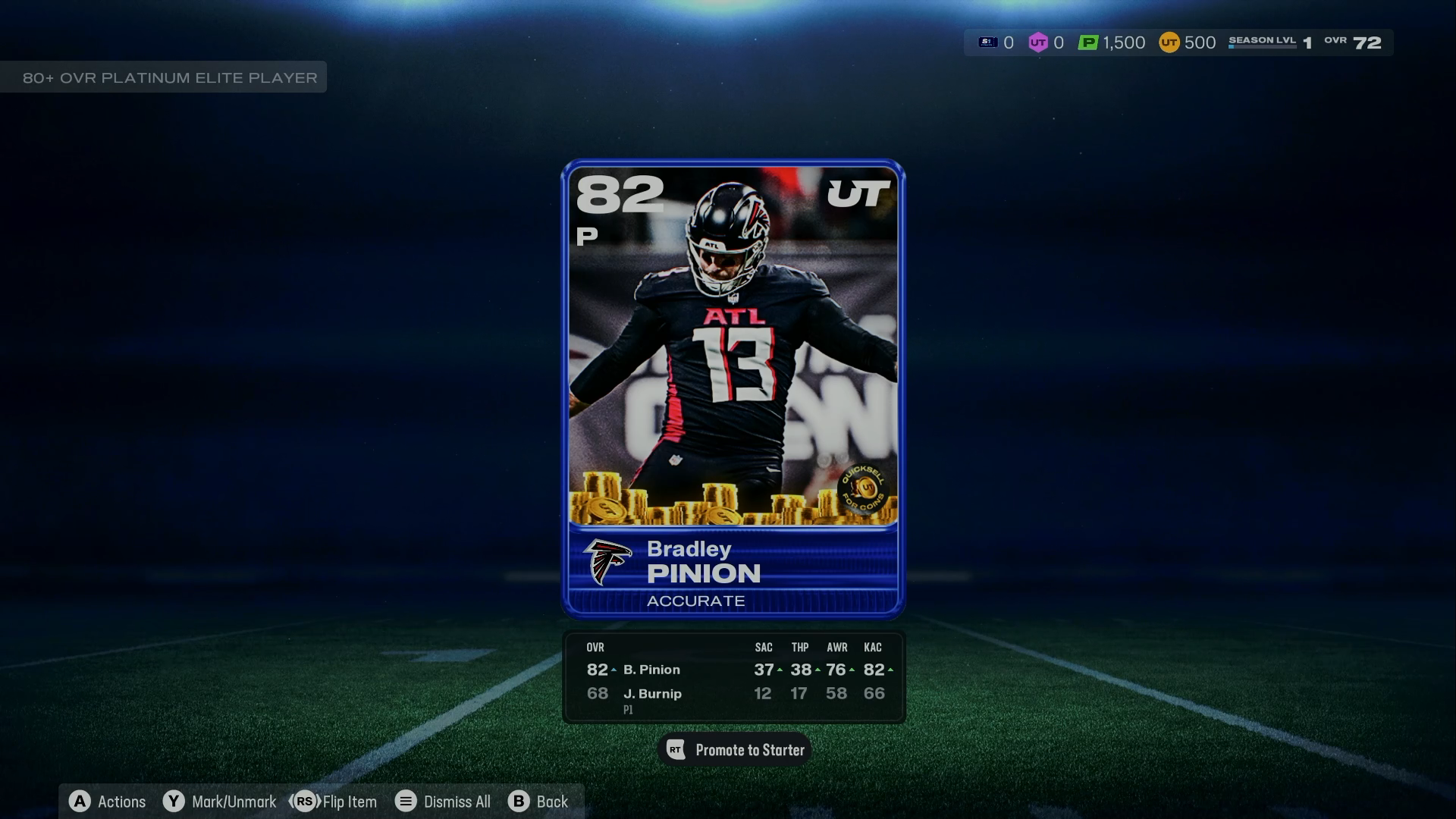Click the Season Level progress bar
1456x819 pixels.
[x=1263, y=45]
